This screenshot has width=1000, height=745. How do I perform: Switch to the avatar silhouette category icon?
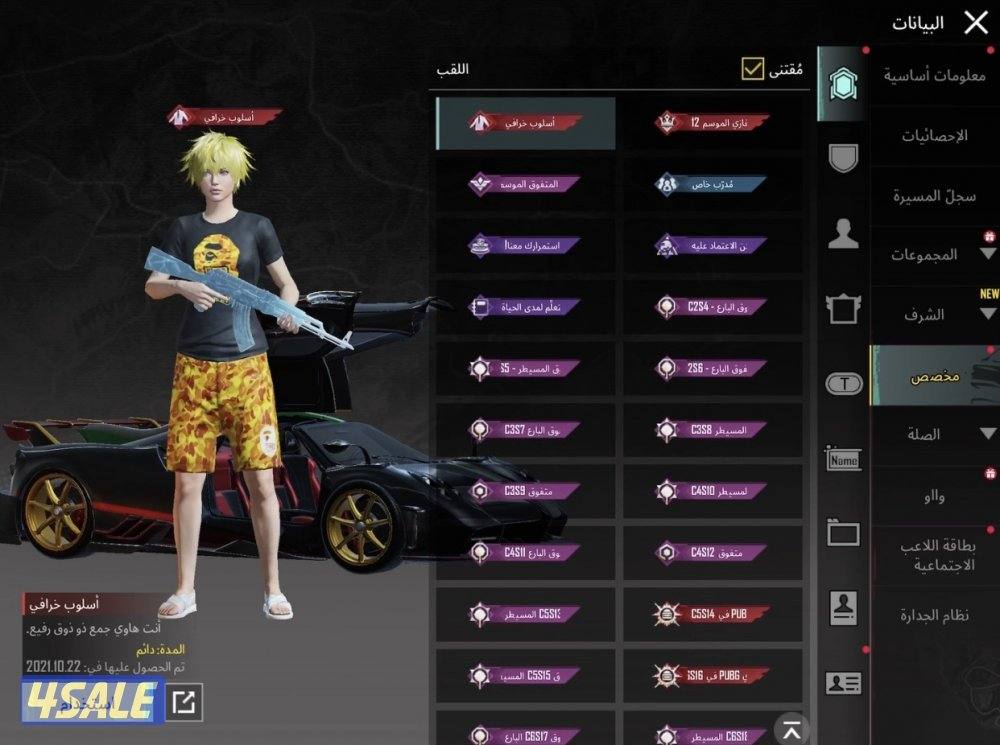[x=843, y=234]
